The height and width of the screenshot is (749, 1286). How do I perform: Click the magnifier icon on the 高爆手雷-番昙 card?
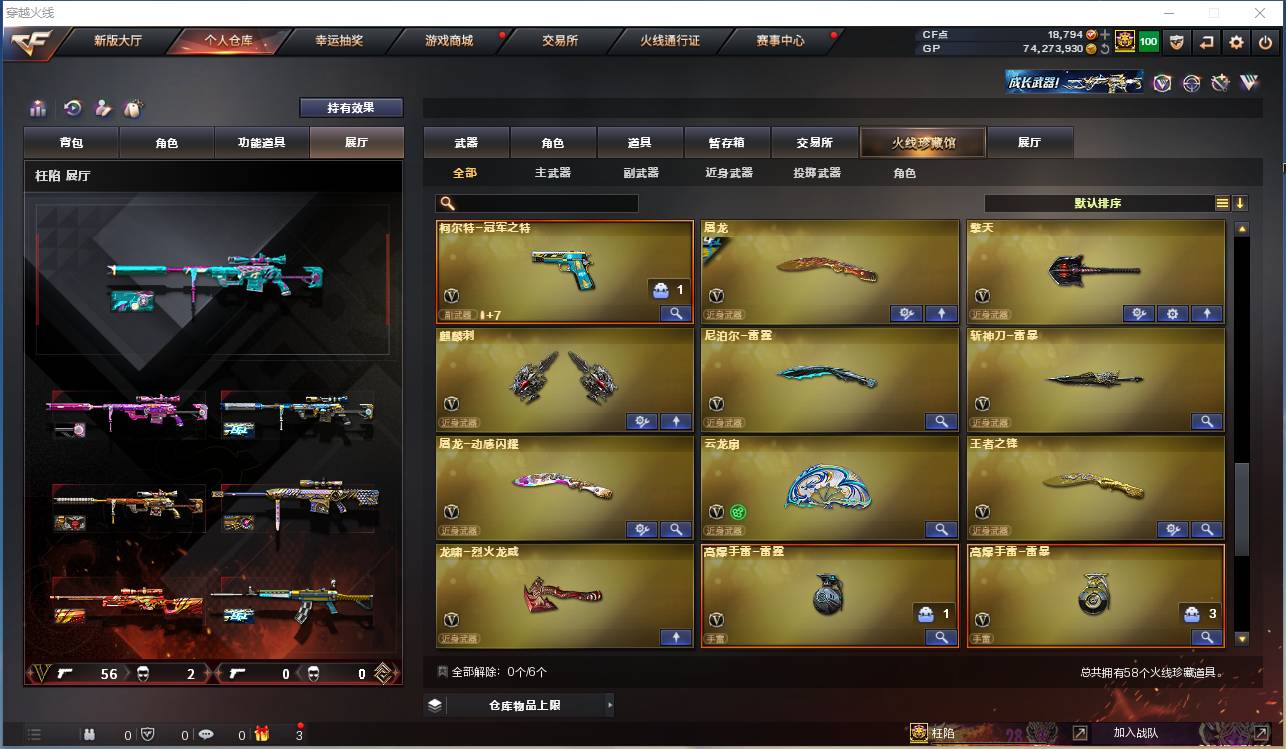(x=1206, y=636)
